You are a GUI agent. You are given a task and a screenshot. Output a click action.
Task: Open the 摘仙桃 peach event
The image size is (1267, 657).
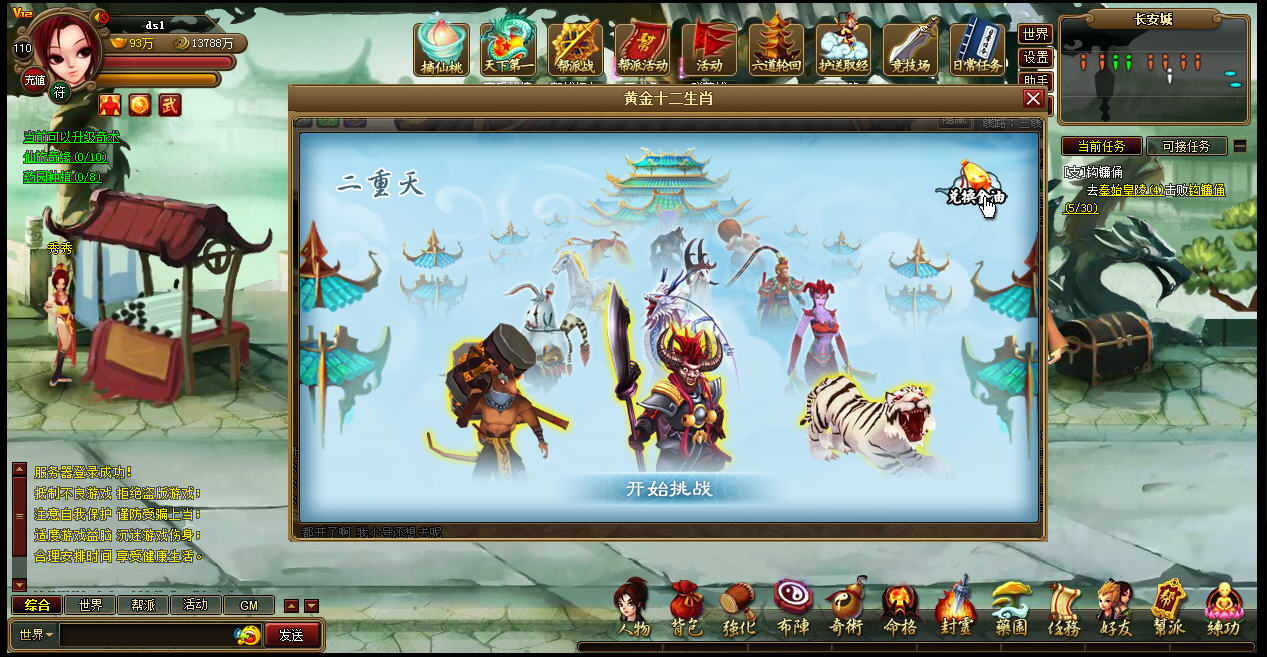tap(441, 48)
